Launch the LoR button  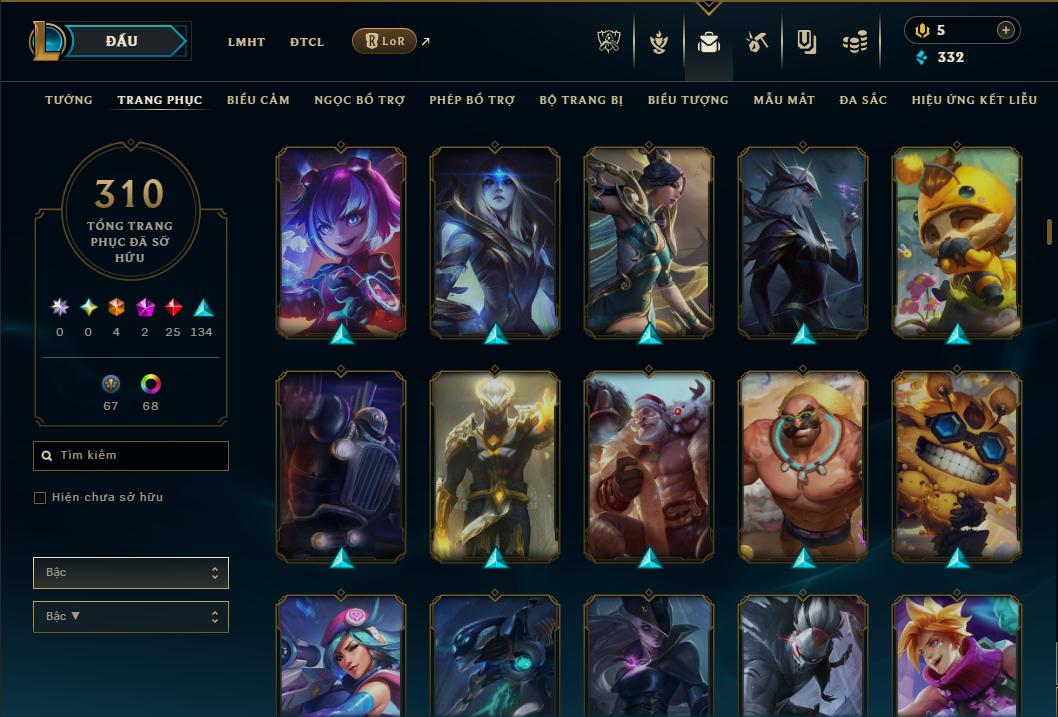384,42
